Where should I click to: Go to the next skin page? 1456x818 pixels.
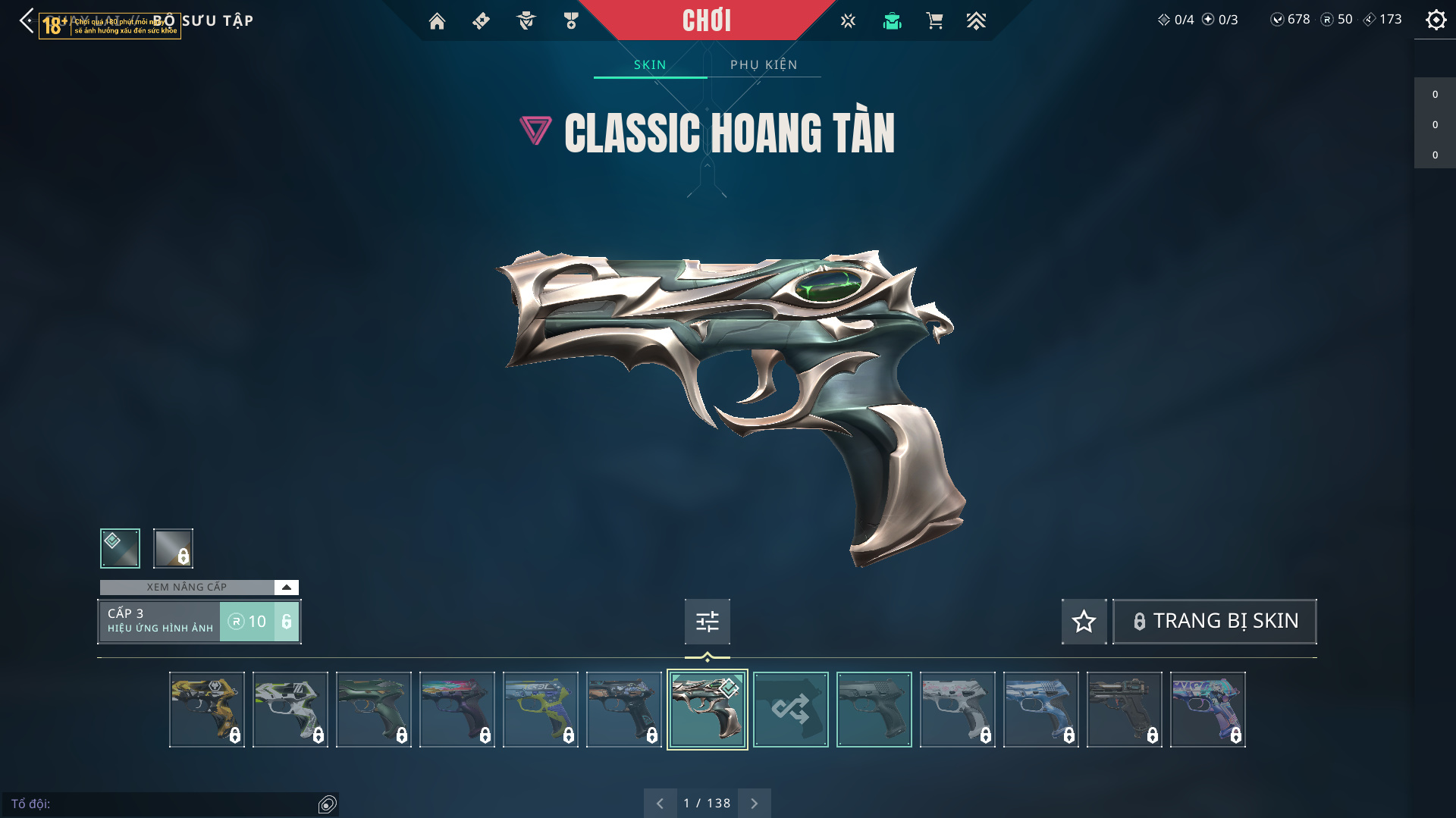(x=754, y=804)
